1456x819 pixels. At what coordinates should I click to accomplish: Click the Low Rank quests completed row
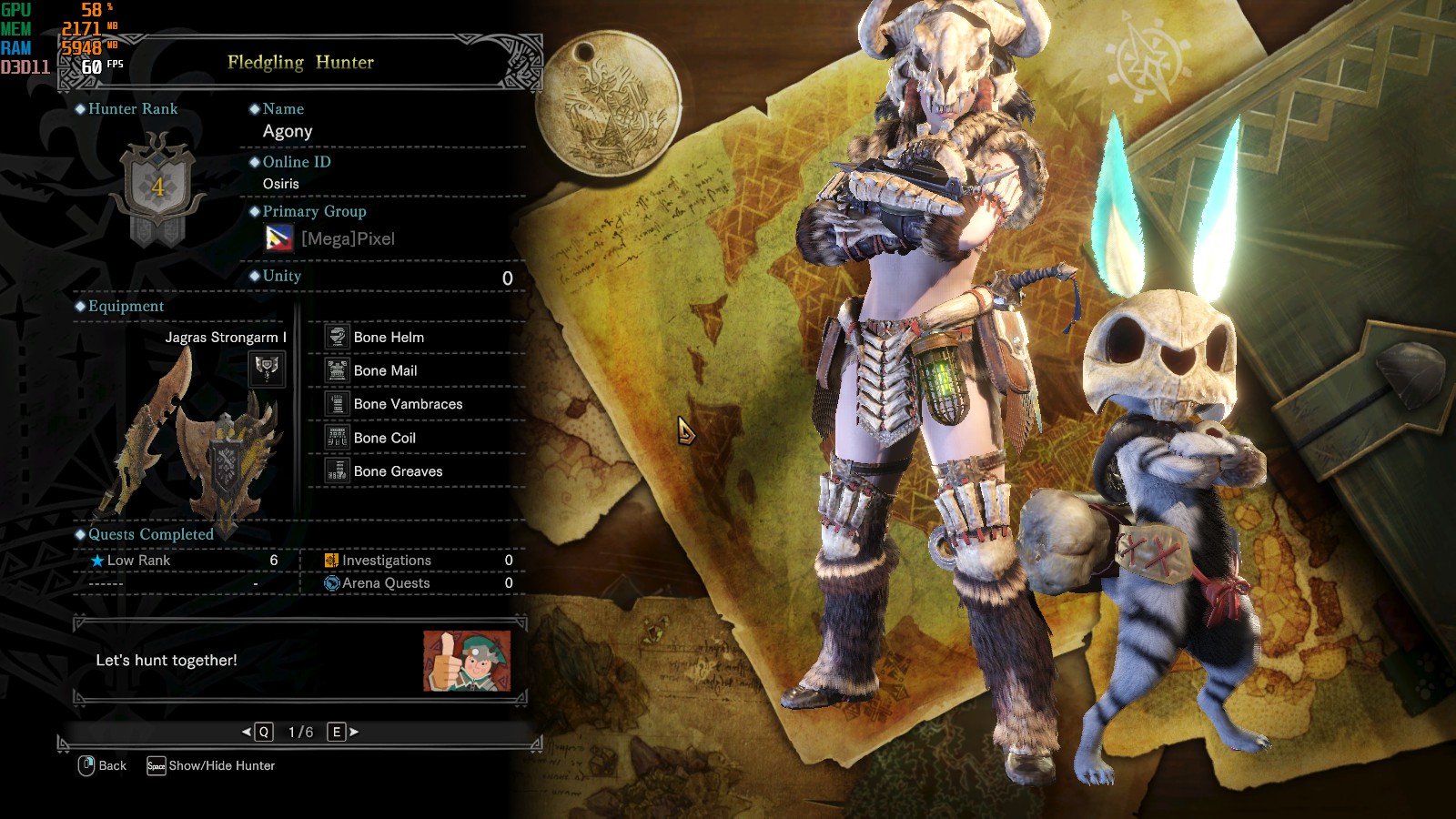point(184,561)
